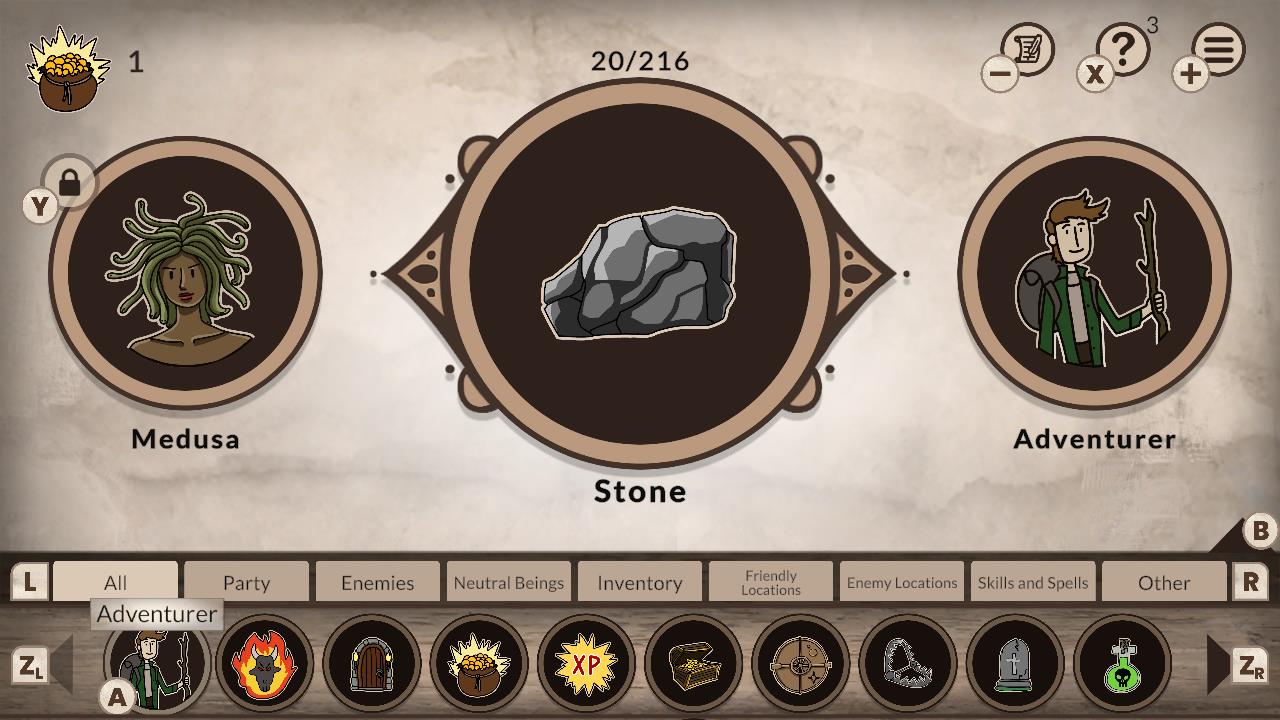Click the minus button near top right
This screenshot has height=720, width=1280.
999,75
